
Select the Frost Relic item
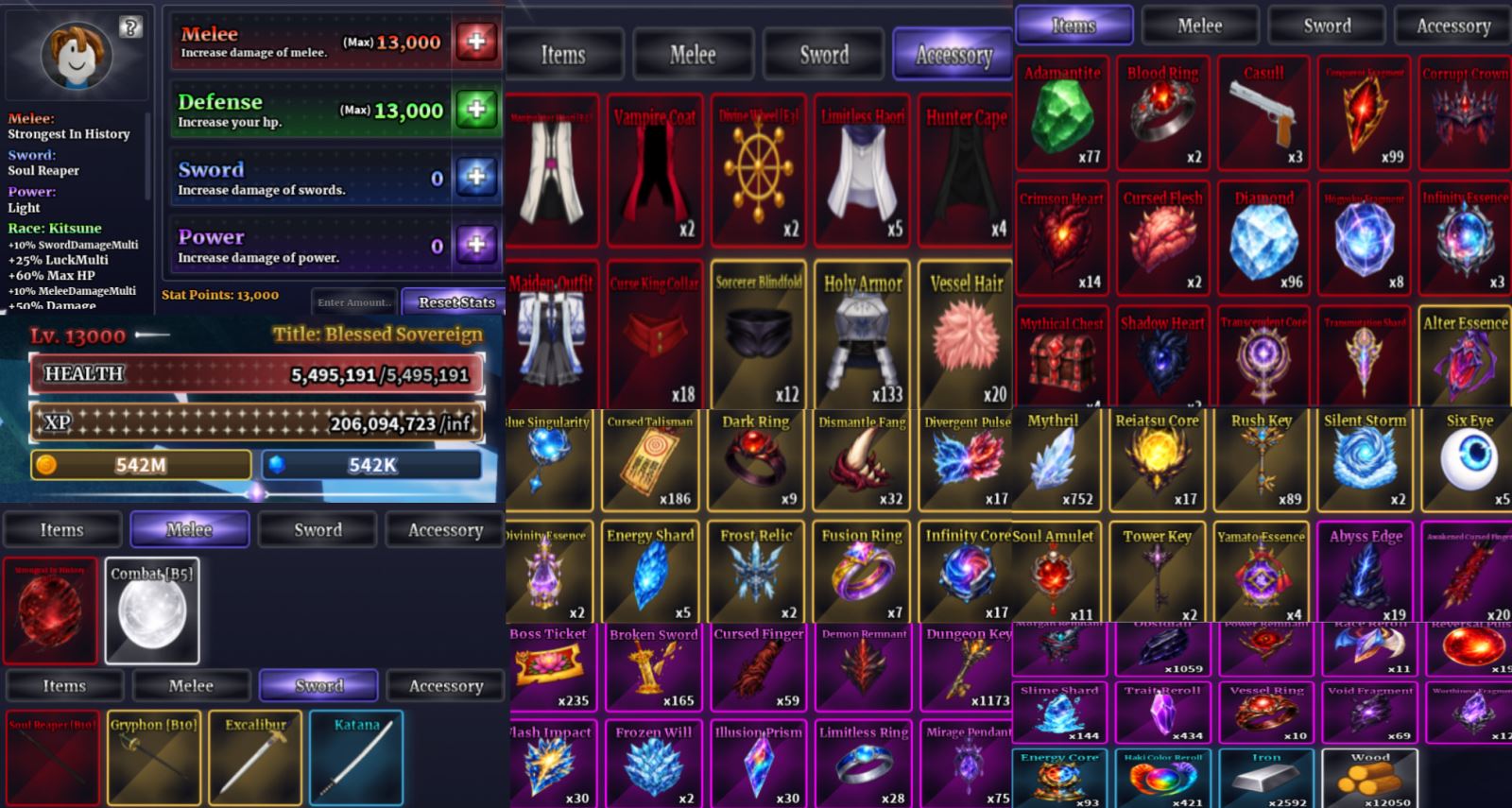click(756, 571)
